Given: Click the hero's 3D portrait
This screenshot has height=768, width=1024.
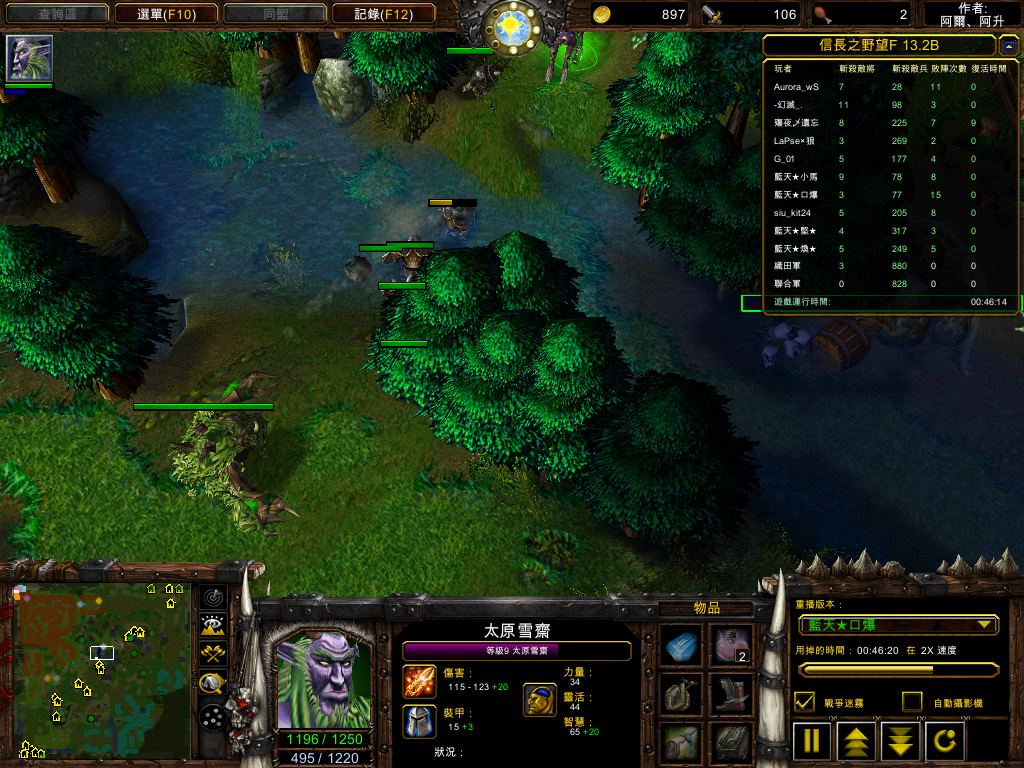Looking at the screenshot, I should click(322, 679).
